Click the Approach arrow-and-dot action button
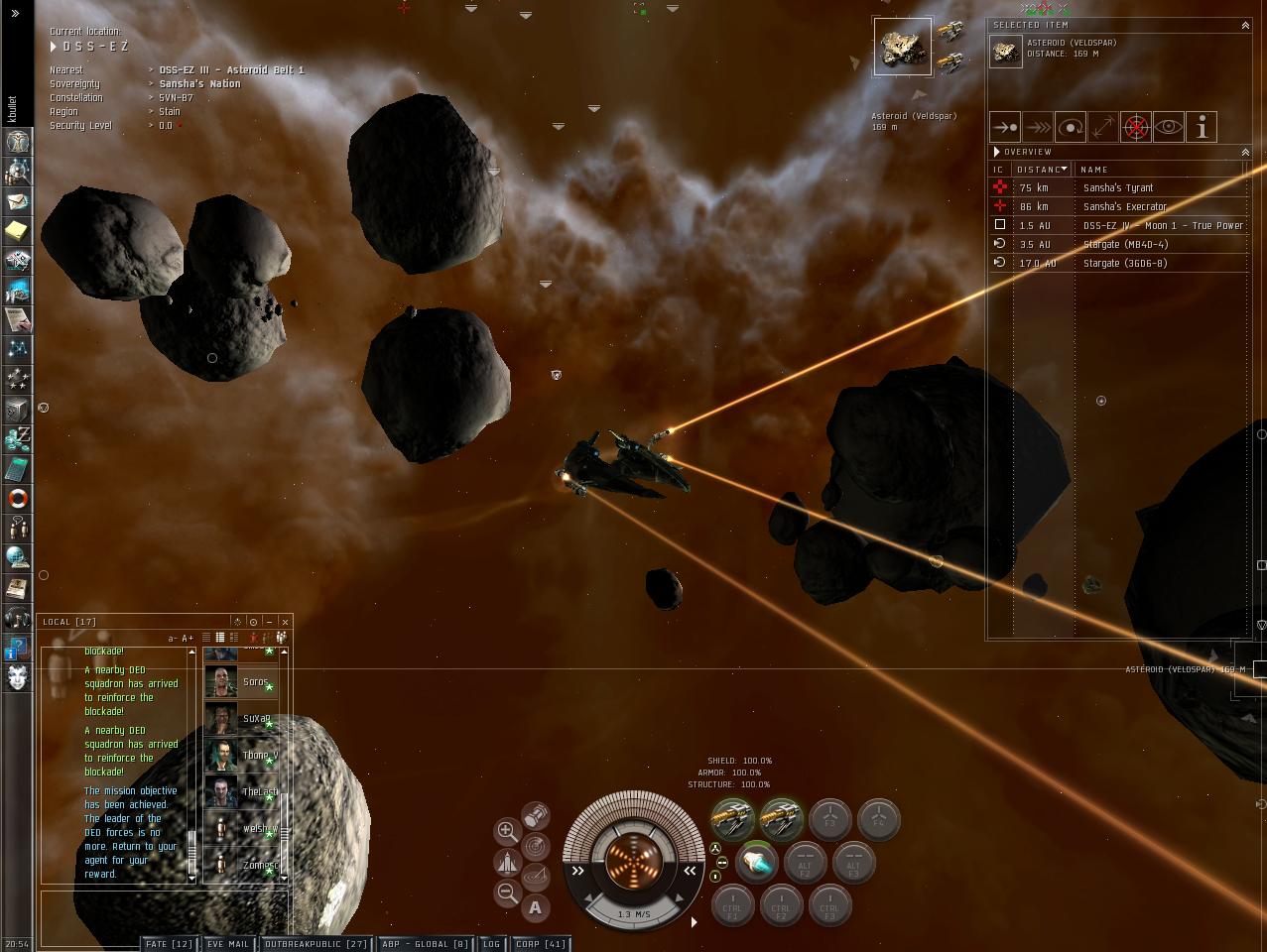Screen dimensions: 1267x952 (1005, 127)
